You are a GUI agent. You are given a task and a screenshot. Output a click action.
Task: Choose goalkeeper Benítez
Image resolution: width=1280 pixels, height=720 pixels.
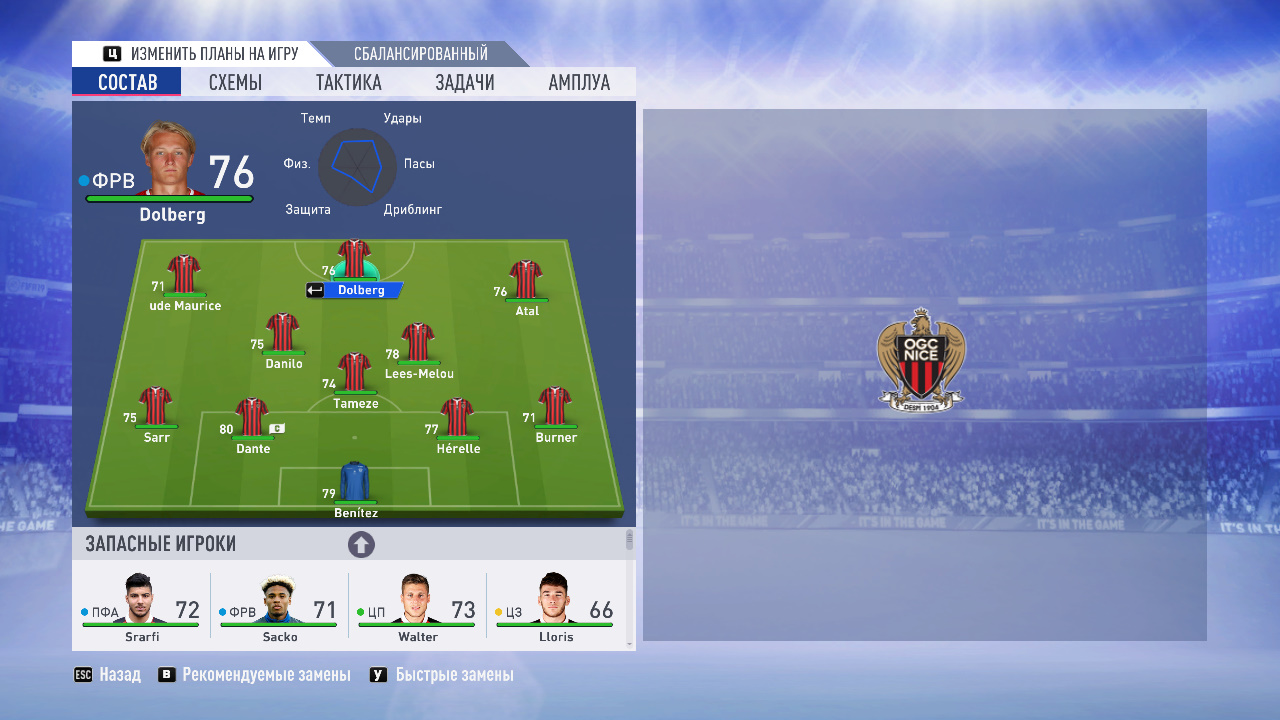pyautogui.click(x=355, y=484)
